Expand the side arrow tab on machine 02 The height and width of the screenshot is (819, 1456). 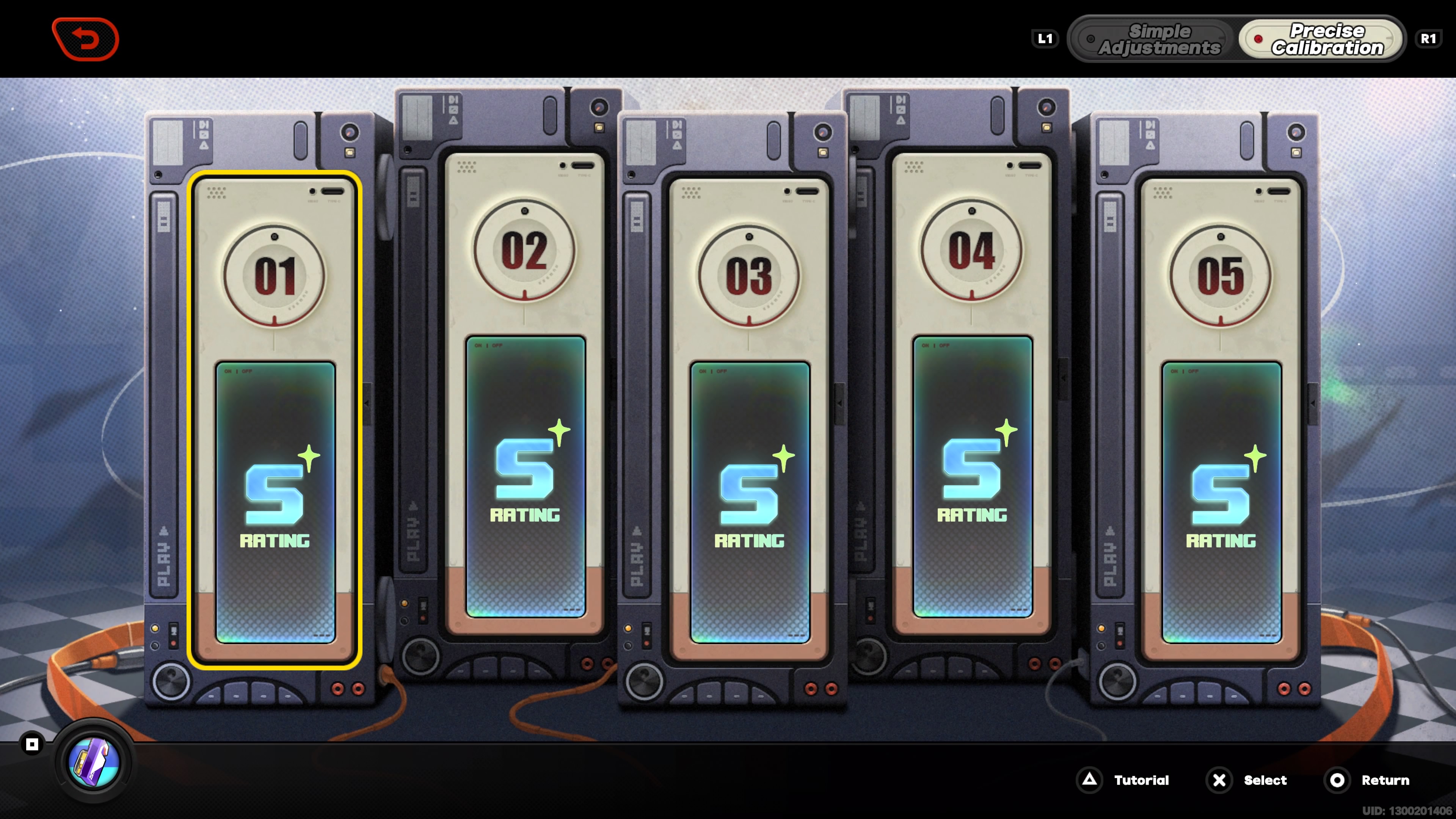tap(367, 403)
